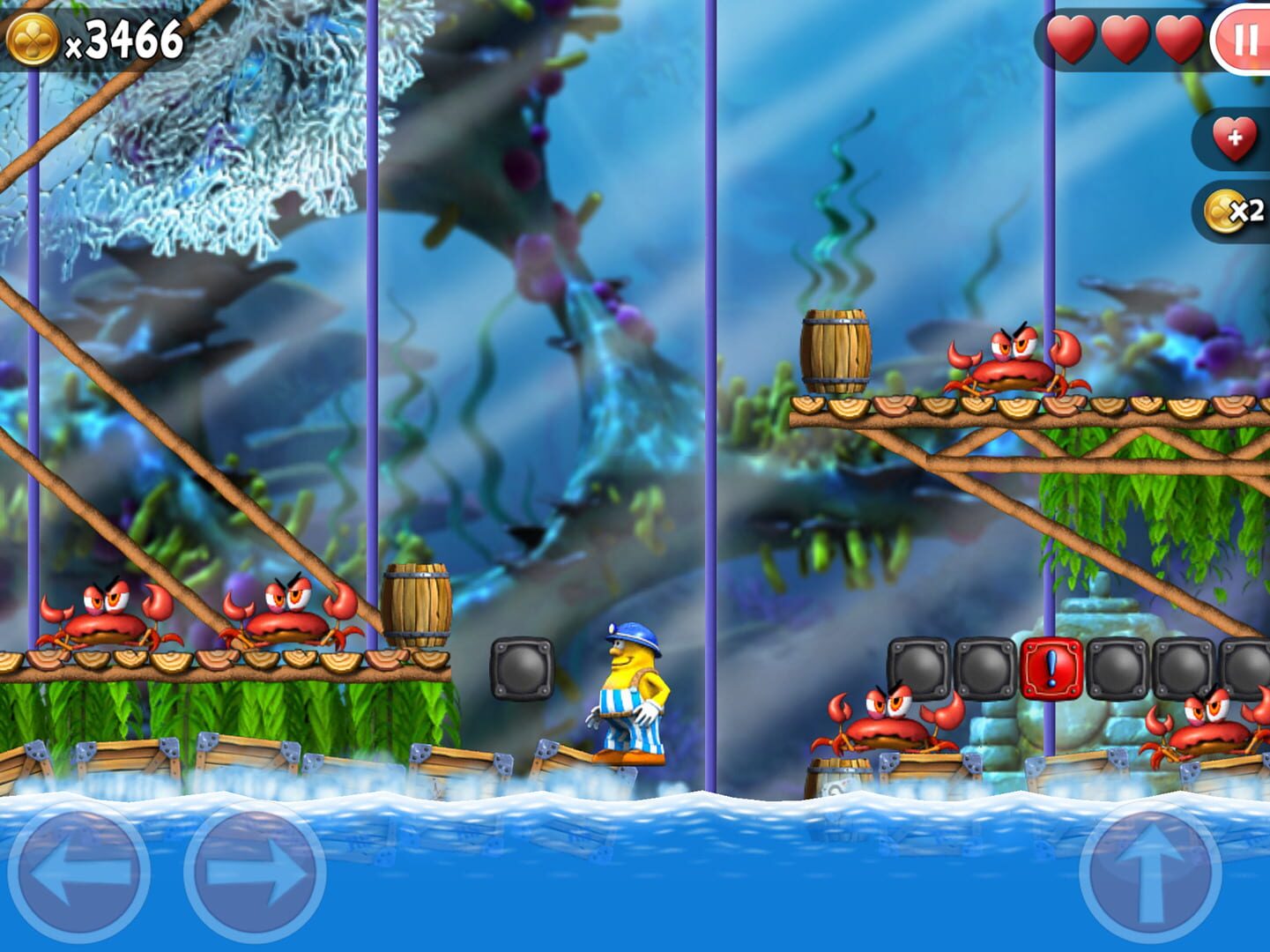Activate the heart plus booster
This screenshot has height=952, width=1270.
click(1232, 137)
